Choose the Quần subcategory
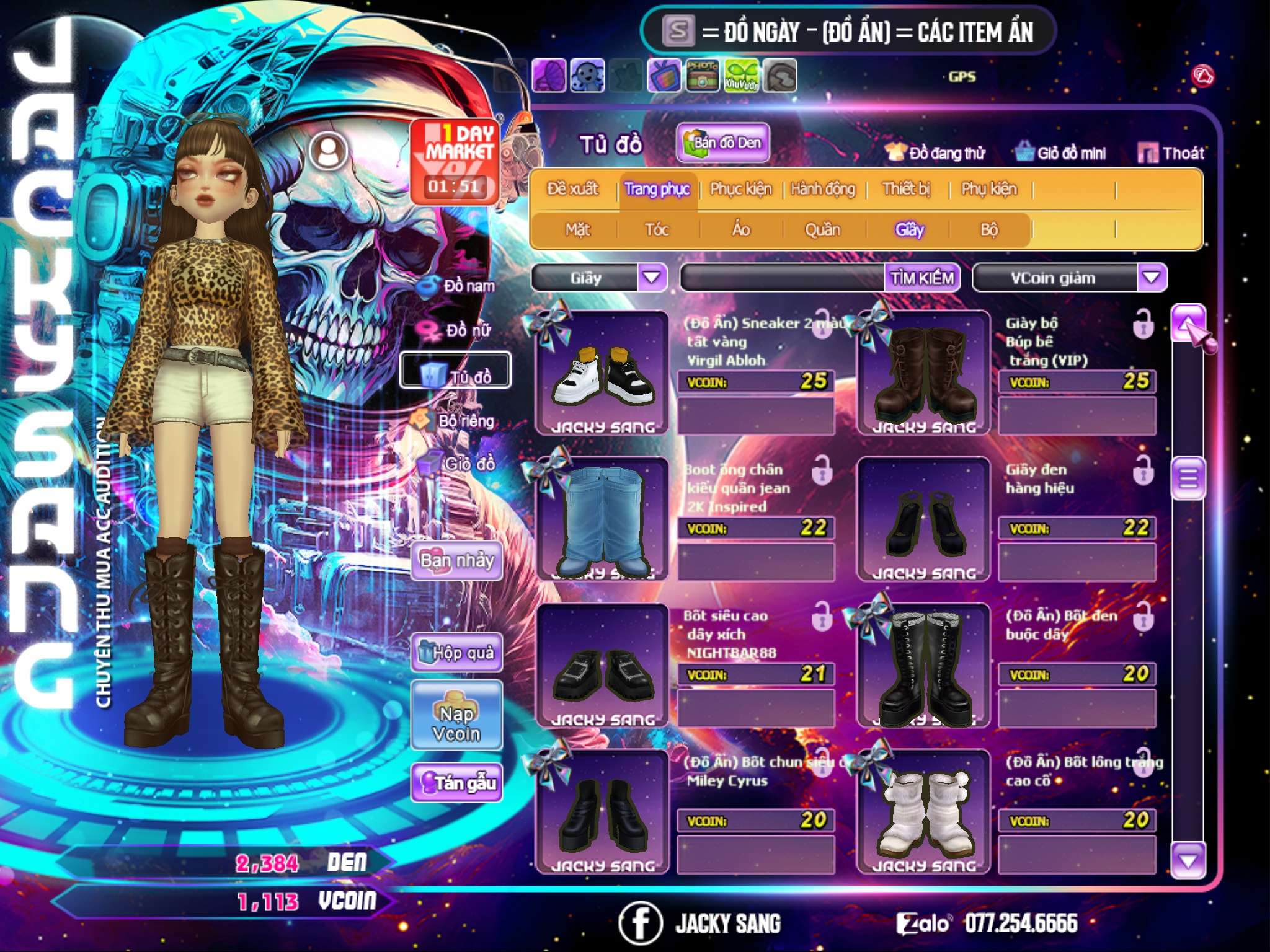This screenshot has height=952, width=1270. 822,230
